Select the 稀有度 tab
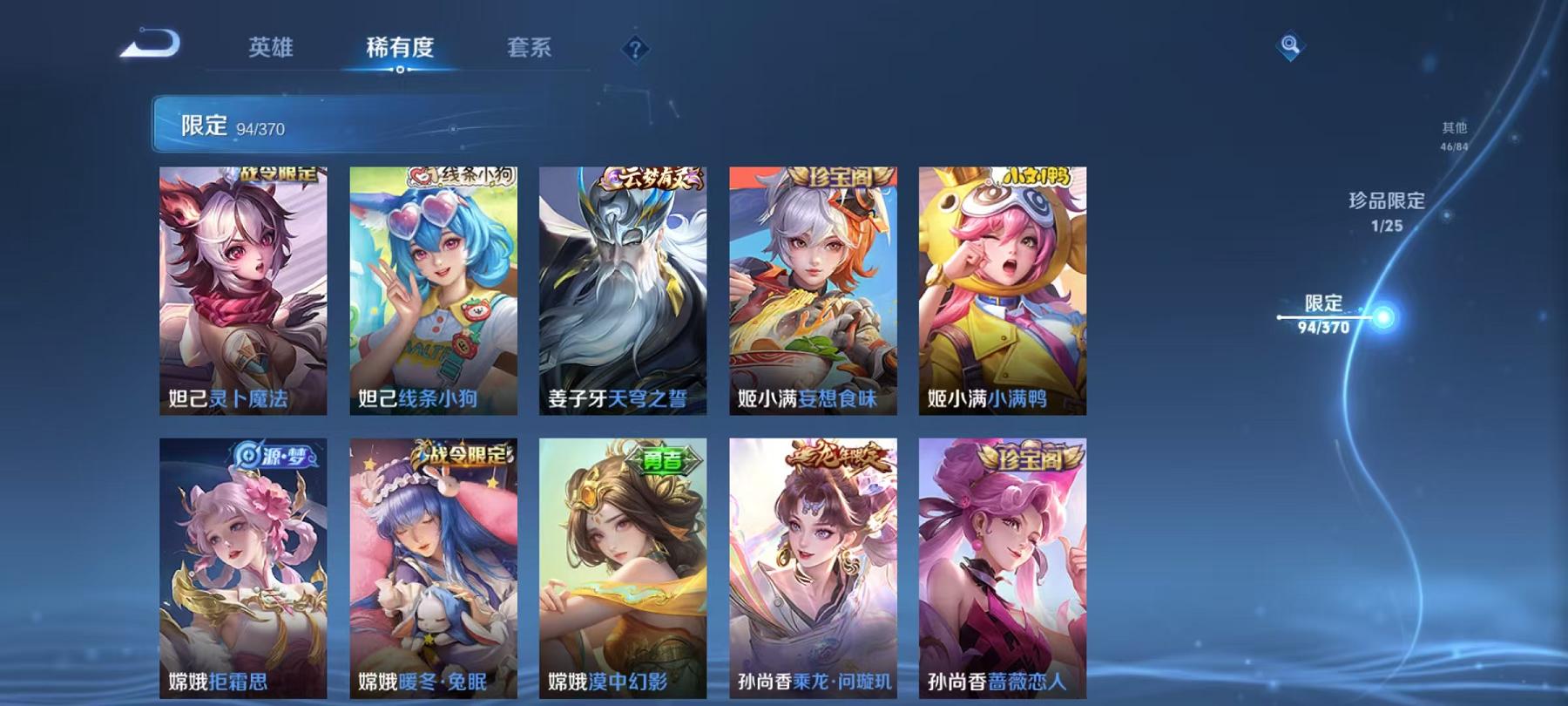 tap(400, 50)
